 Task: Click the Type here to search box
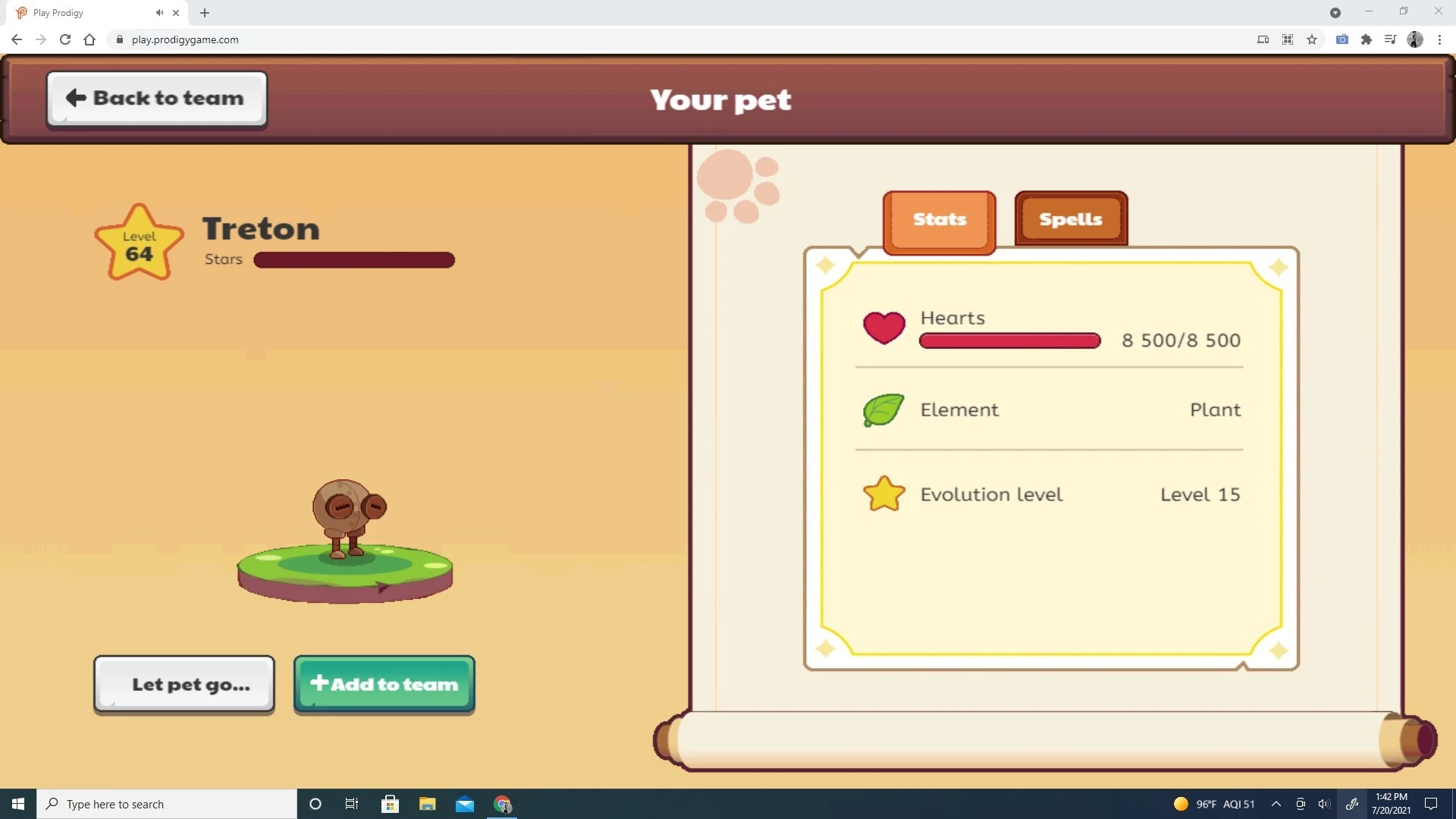(x=167, y=804)
